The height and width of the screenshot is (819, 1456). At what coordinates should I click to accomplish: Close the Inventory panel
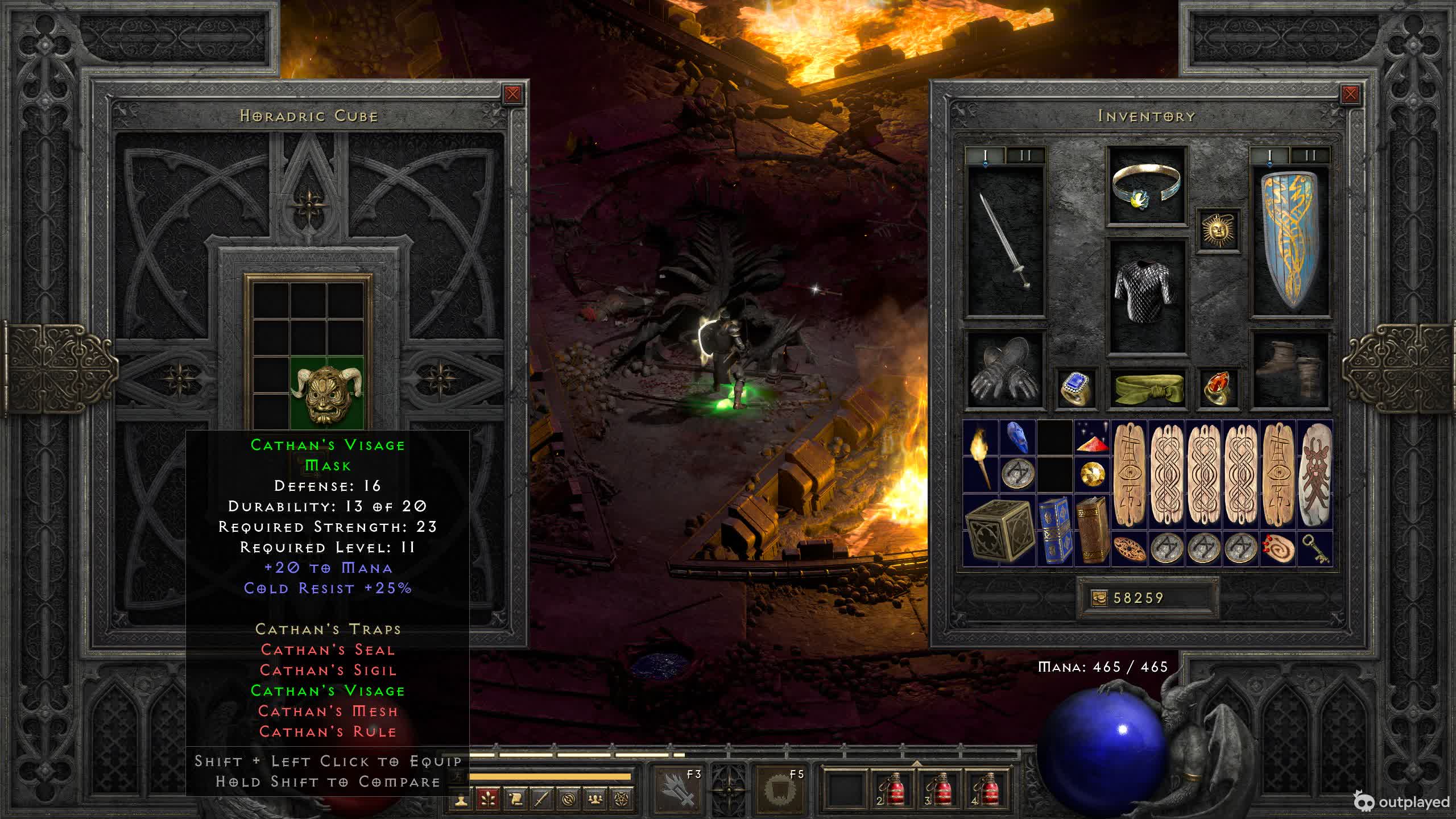pyautogui.click(x=1350, y=94)
